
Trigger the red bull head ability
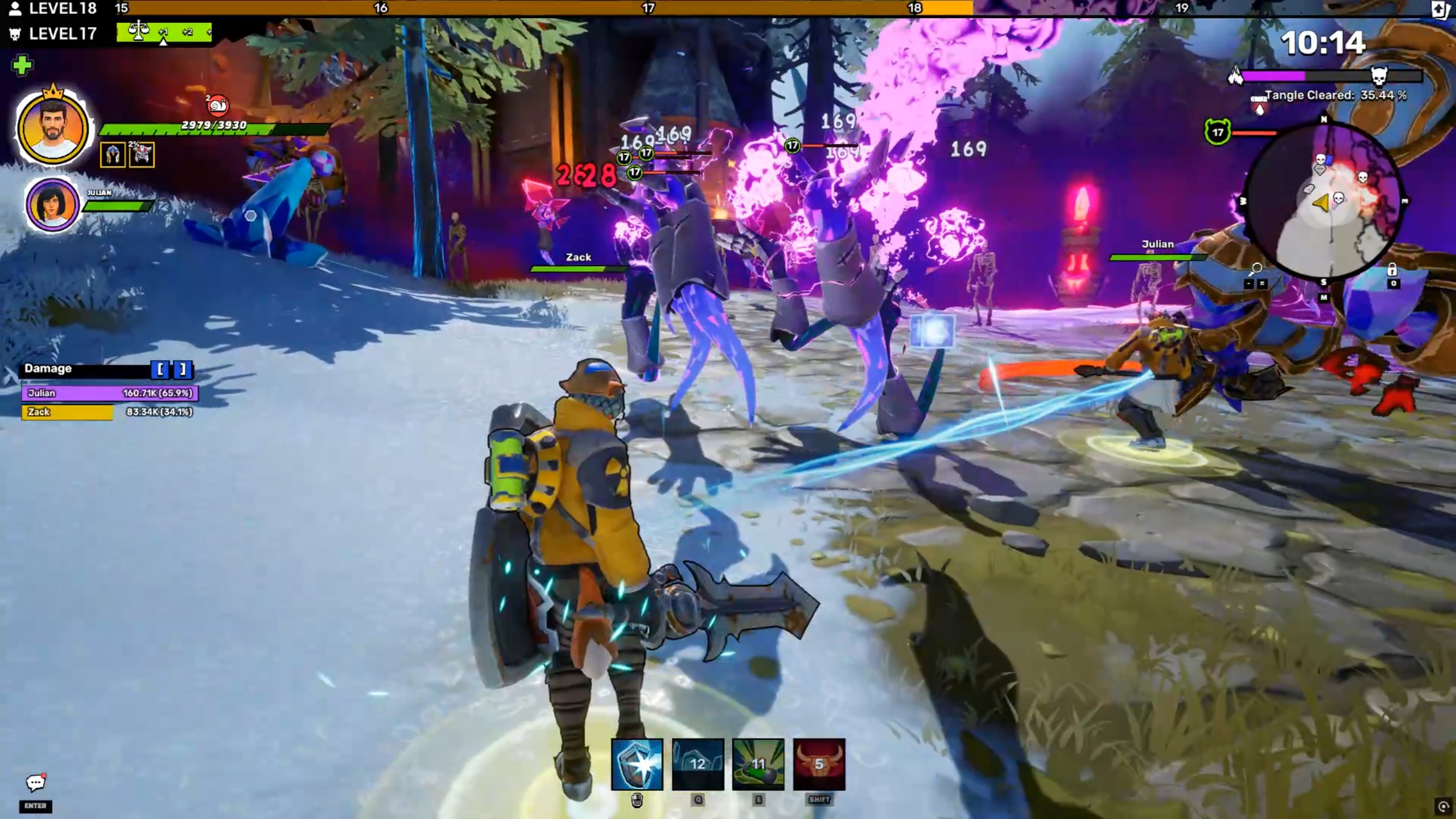click(x=819, y=764)
